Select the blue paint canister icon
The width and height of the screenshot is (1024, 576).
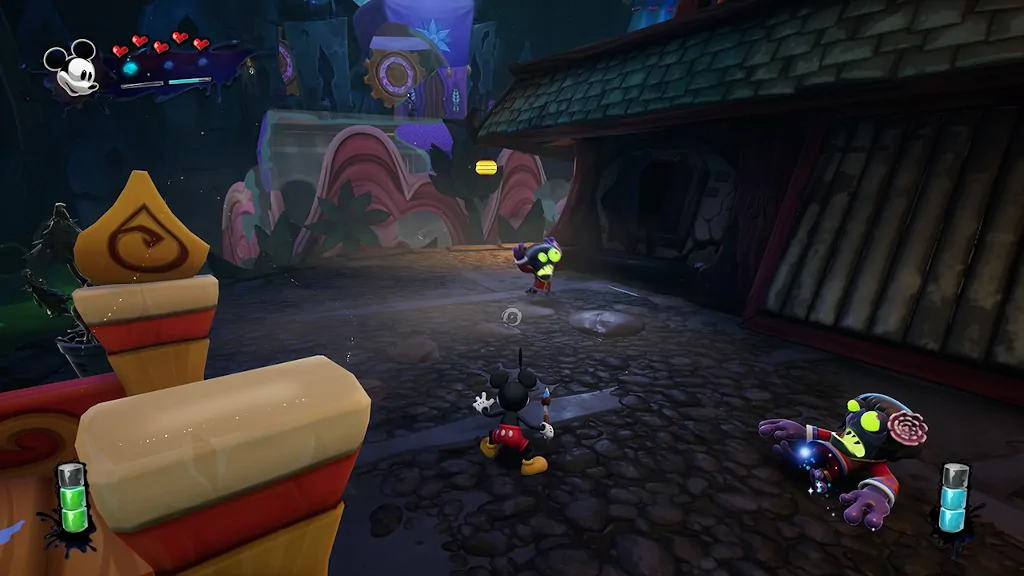[x=955, y=497]
